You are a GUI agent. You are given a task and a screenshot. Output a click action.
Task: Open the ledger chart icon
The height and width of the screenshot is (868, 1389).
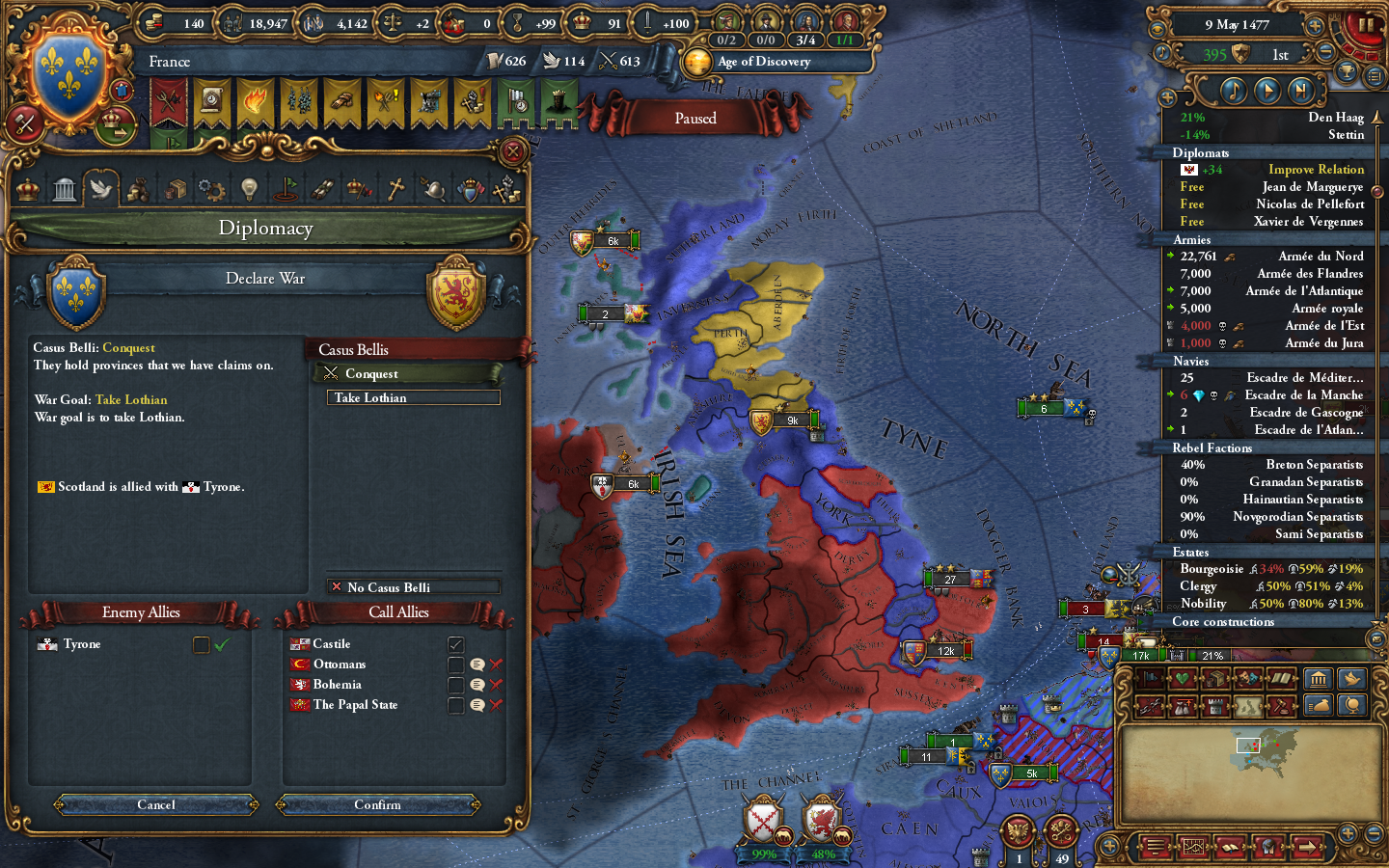(1194, 847)
